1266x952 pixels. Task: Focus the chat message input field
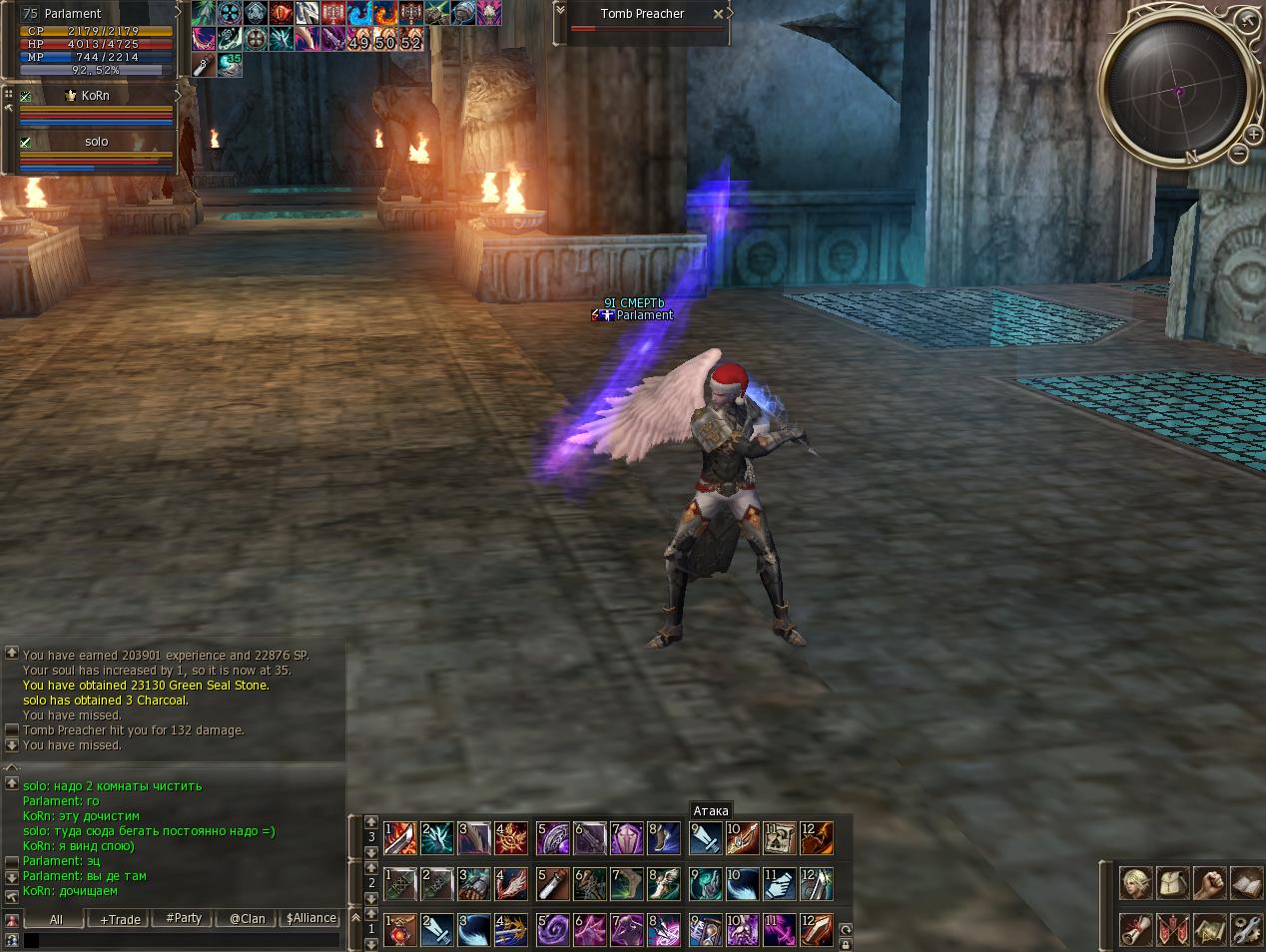[185, 940]
